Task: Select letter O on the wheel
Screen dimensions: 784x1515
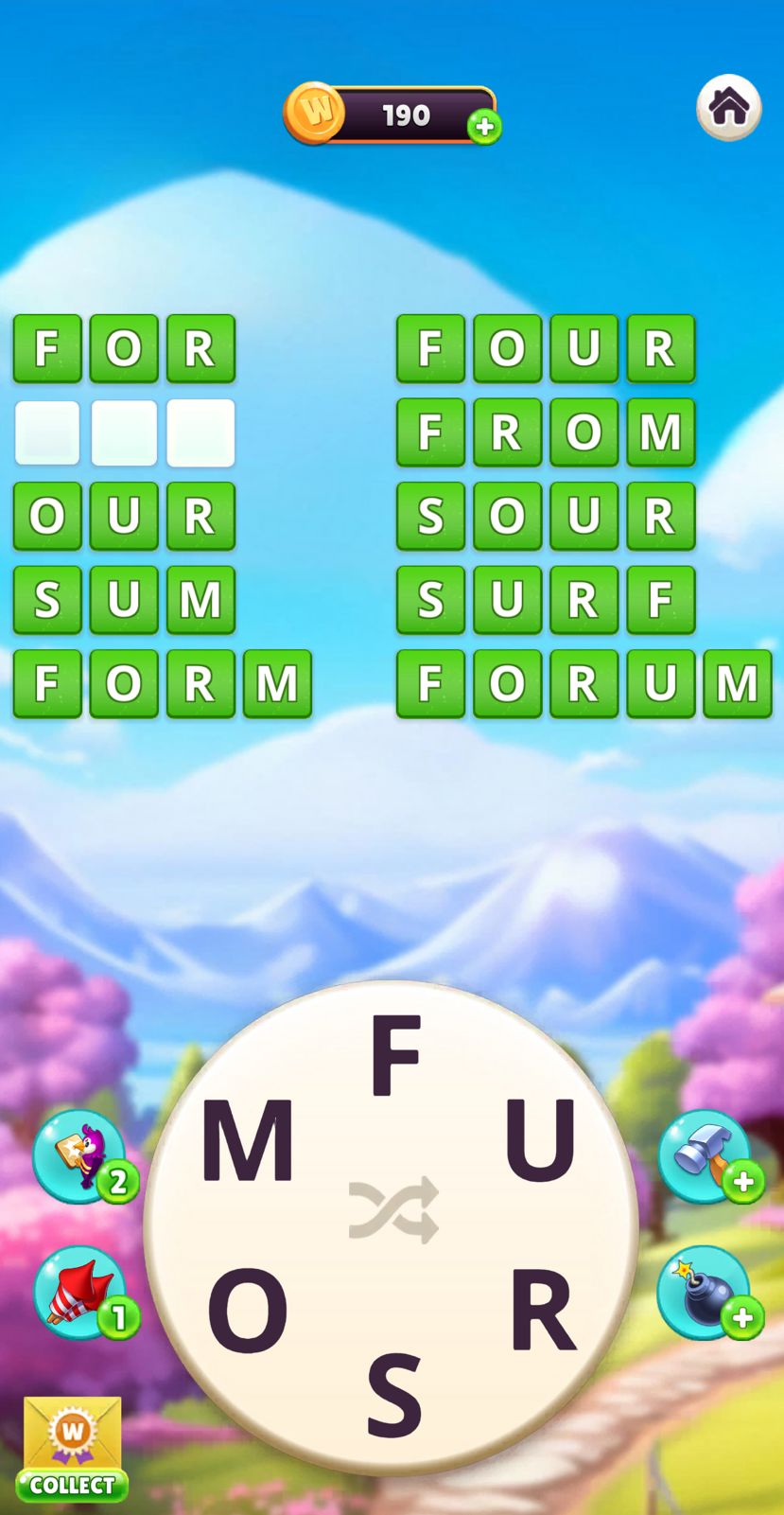Action: (x=247, y=1310)
